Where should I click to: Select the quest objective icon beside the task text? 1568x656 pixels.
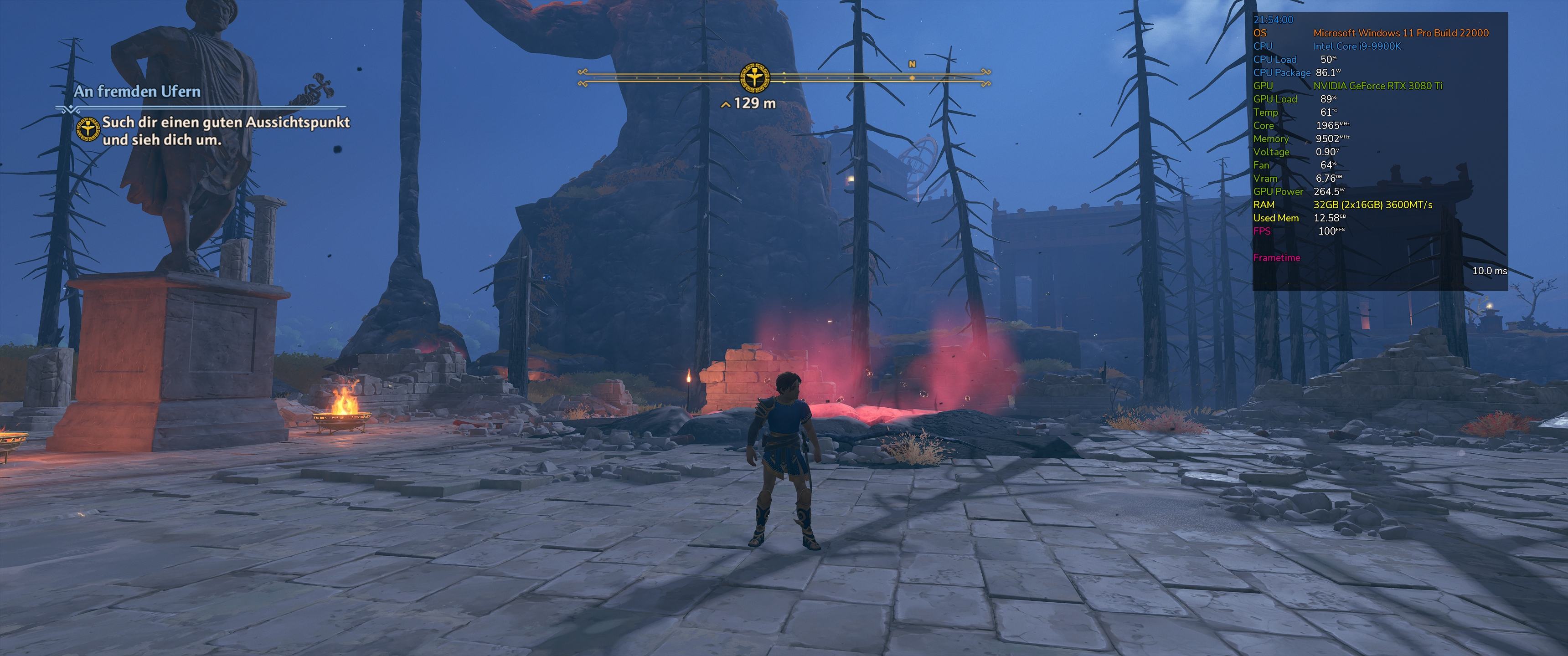click(88, 130)
